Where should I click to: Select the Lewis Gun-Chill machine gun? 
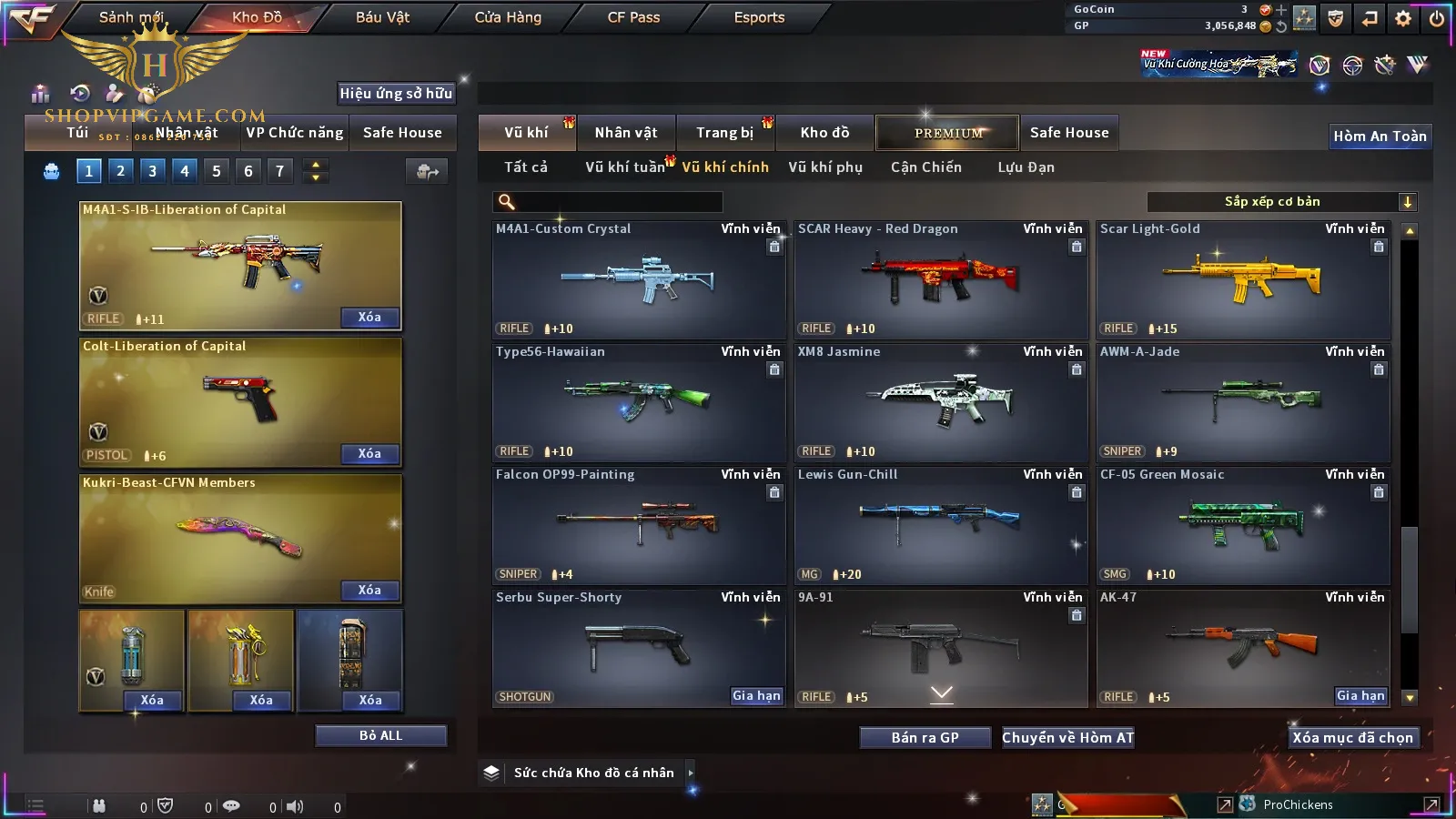(x=941, y=526)
